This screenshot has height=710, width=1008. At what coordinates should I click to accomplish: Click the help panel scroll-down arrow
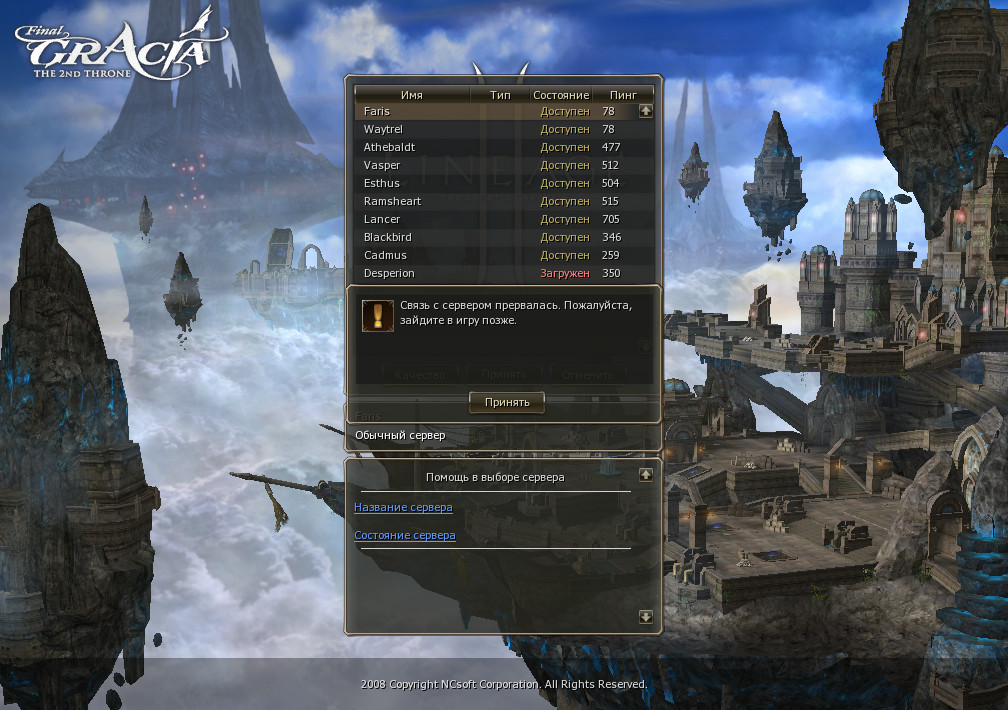pos(646,617)
